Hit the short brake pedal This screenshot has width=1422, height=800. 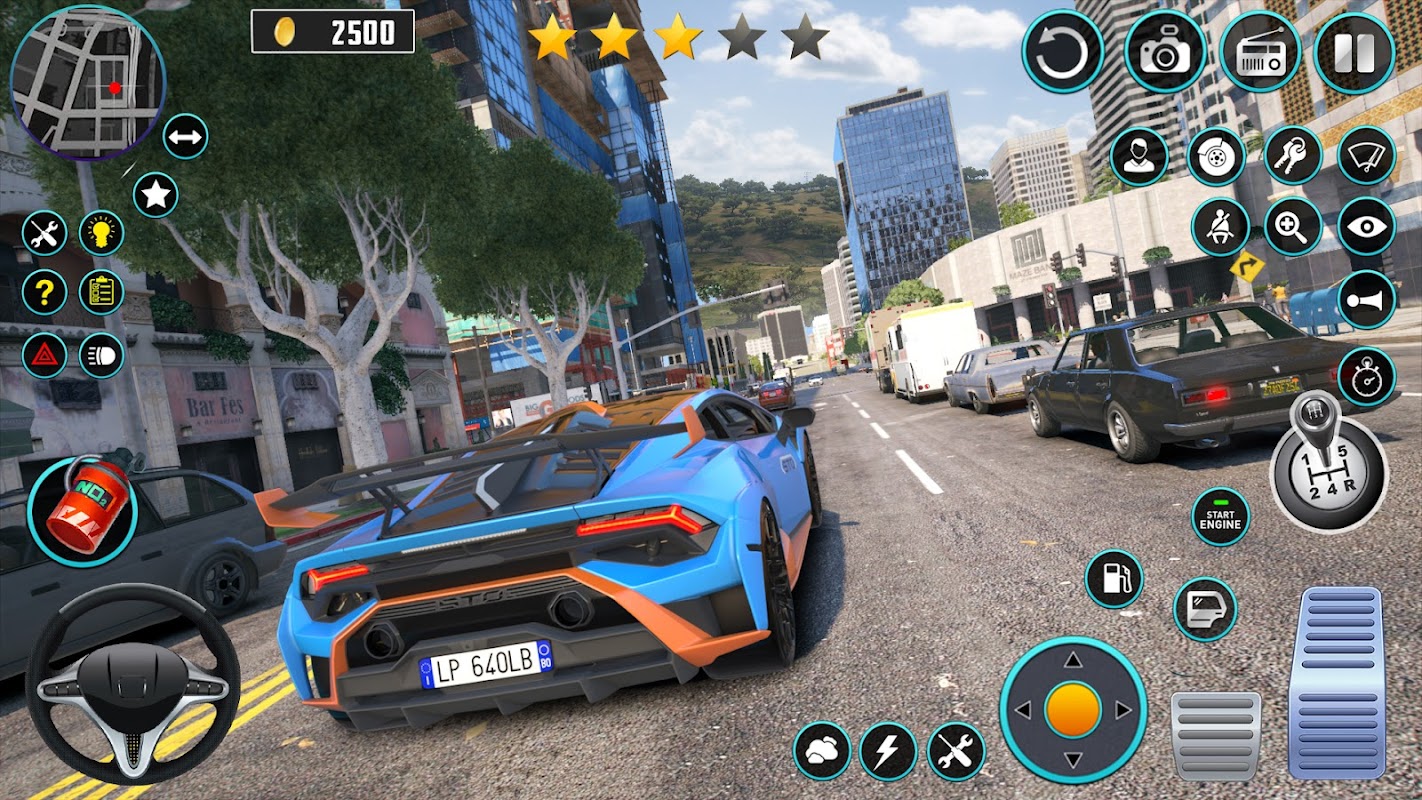(x=1215, y=735)
